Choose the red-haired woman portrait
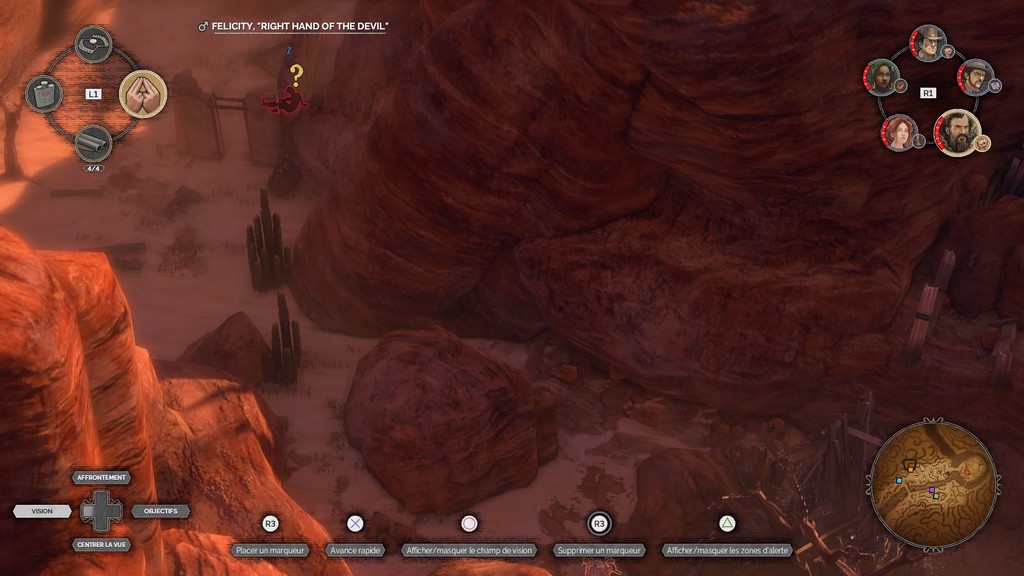 click(x=899, y=132)
